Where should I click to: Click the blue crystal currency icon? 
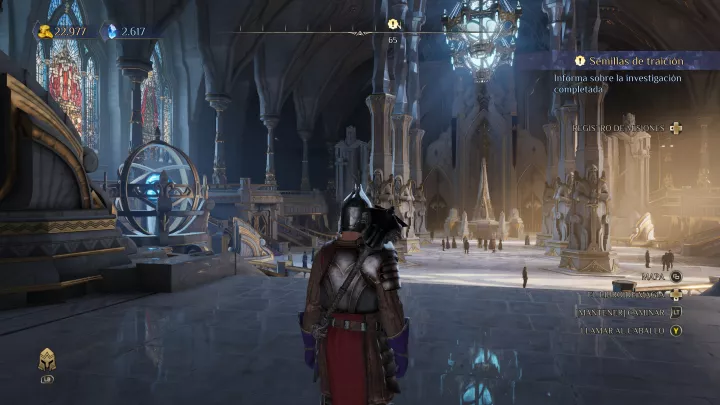click(113, 31)
